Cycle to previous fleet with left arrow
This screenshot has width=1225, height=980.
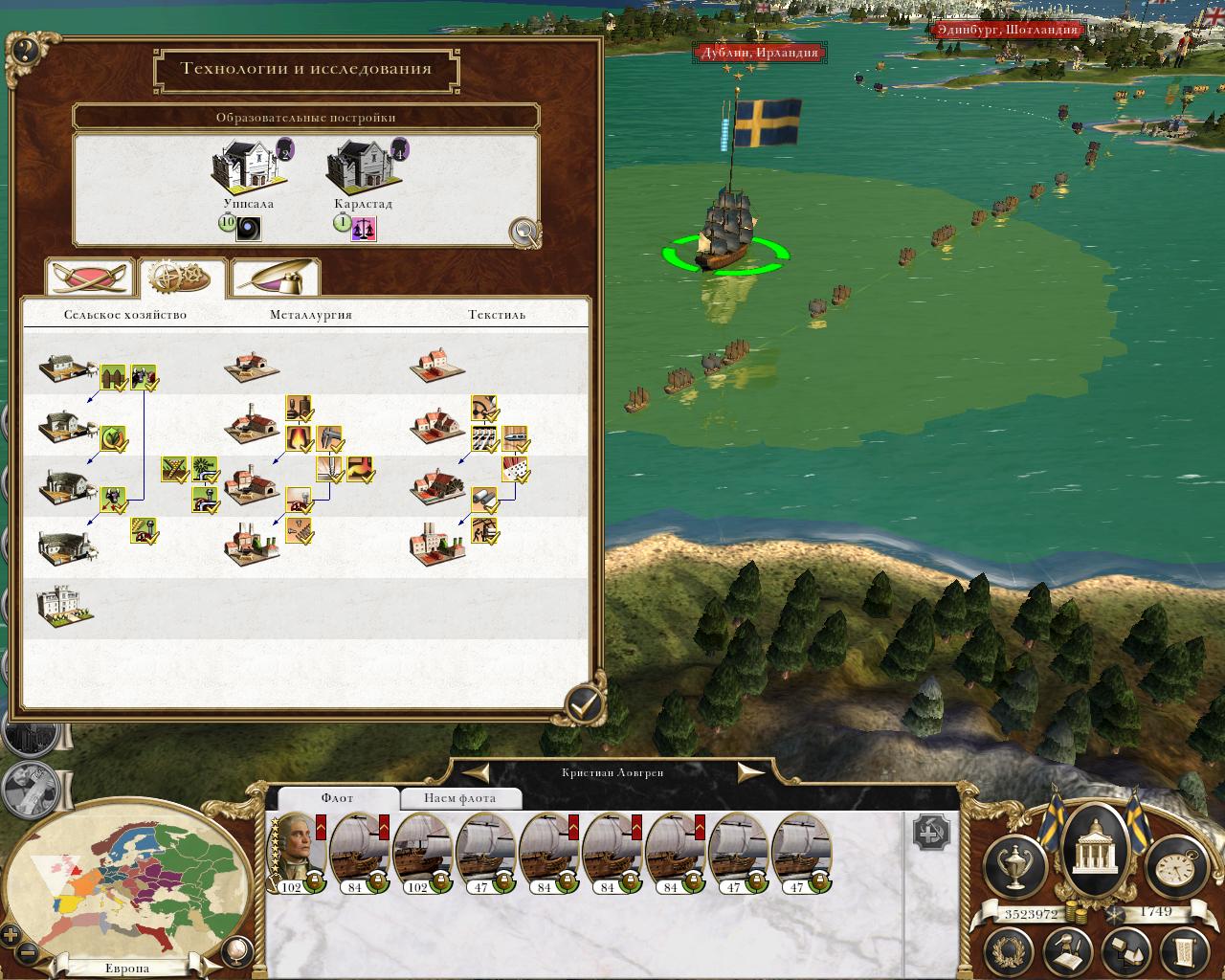(x=477, y=772)
